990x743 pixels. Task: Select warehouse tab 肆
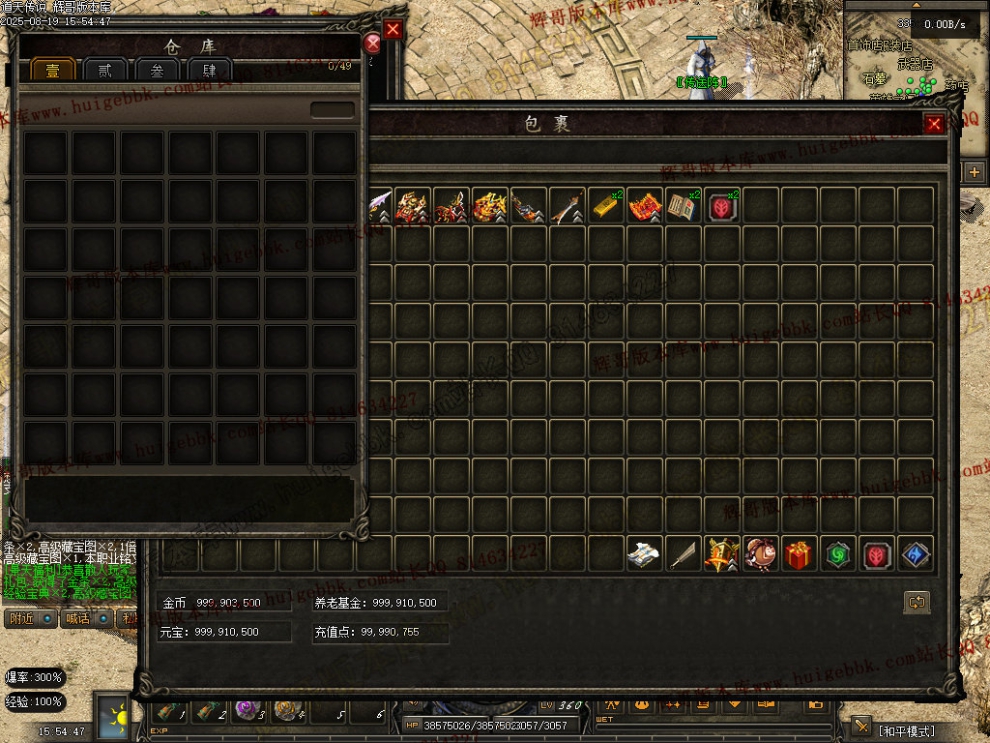[x=210, y=70]
